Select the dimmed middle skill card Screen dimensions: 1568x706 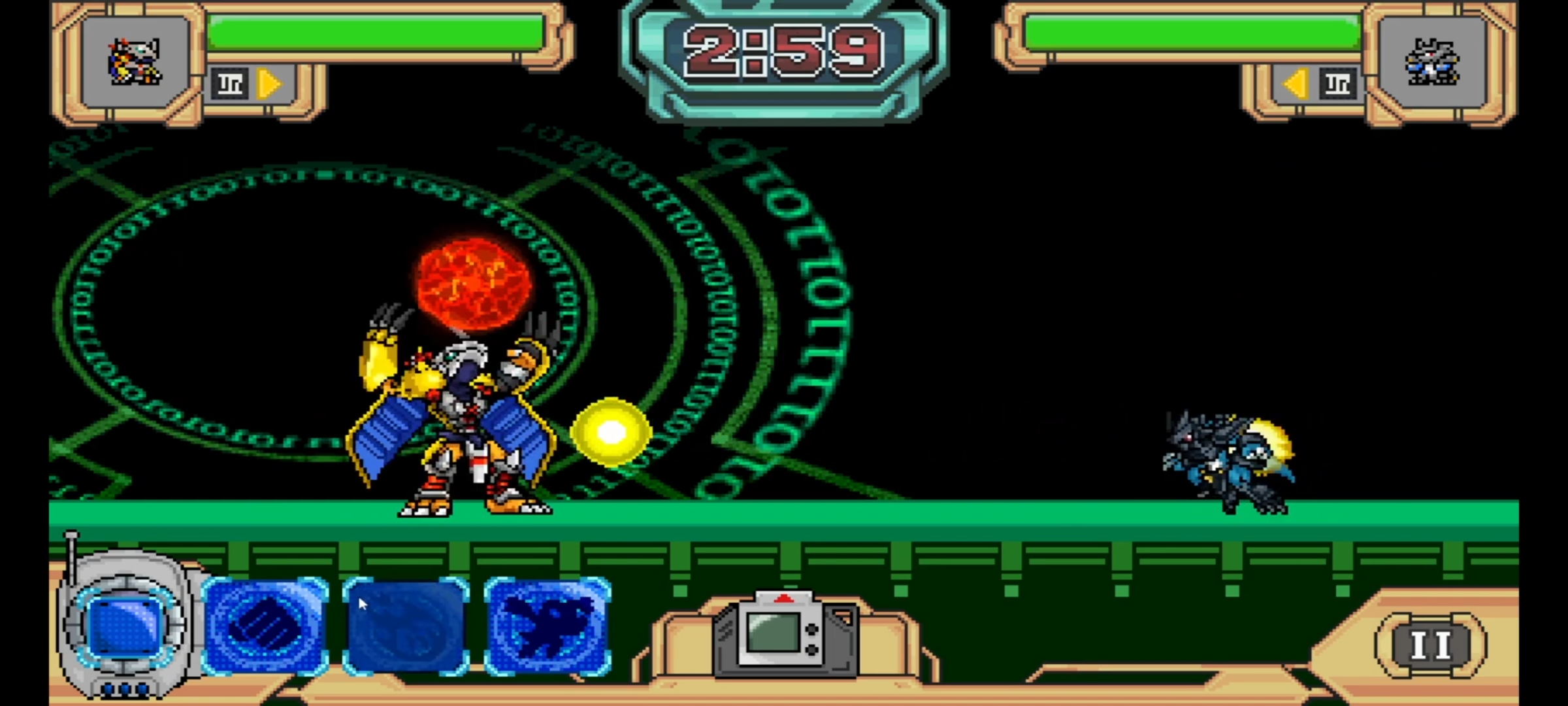pos(406,626)
